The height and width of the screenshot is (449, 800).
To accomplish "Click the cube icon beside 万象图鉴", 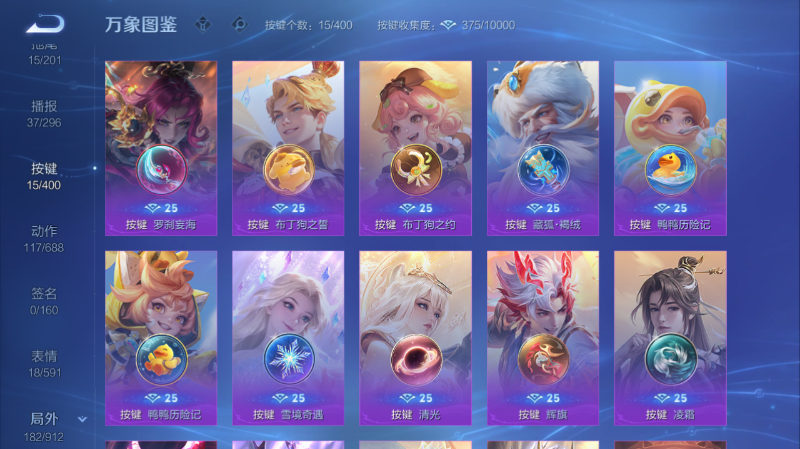I will [203, 25].
